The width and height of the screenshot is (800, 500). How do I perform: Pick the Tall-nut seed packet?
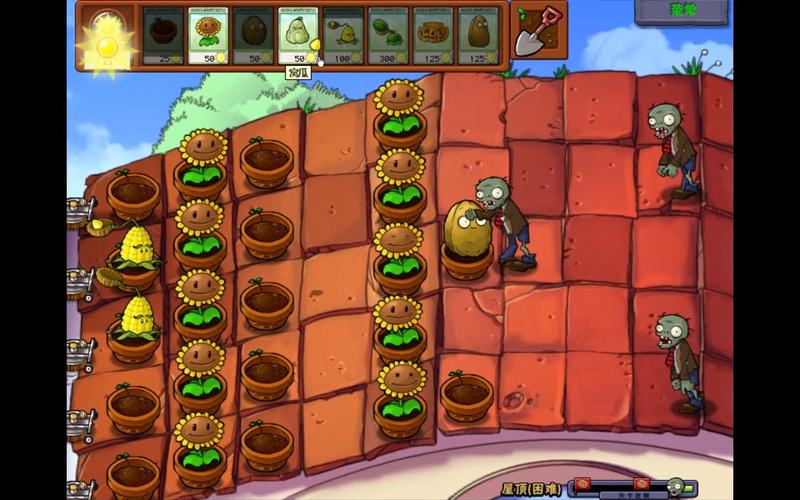[x=477, y=35]
